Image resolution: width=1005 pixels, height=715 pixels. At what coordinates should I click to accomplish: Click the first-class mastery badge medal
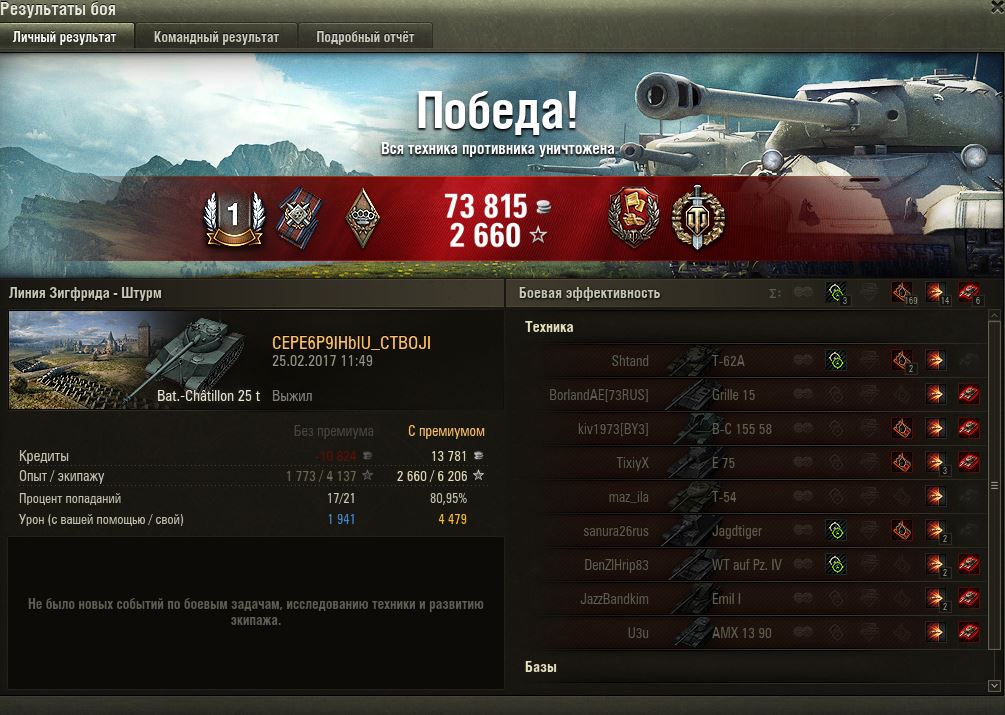point(233,216)
